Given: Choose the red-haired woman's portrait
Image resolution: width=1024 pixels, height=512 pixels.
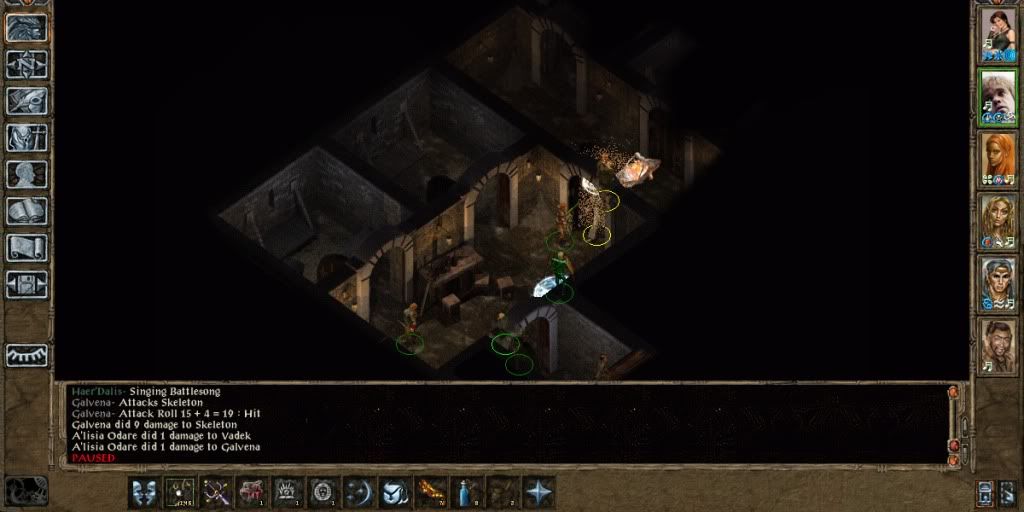Looking at the screenshot, I should tap(997, 159).
